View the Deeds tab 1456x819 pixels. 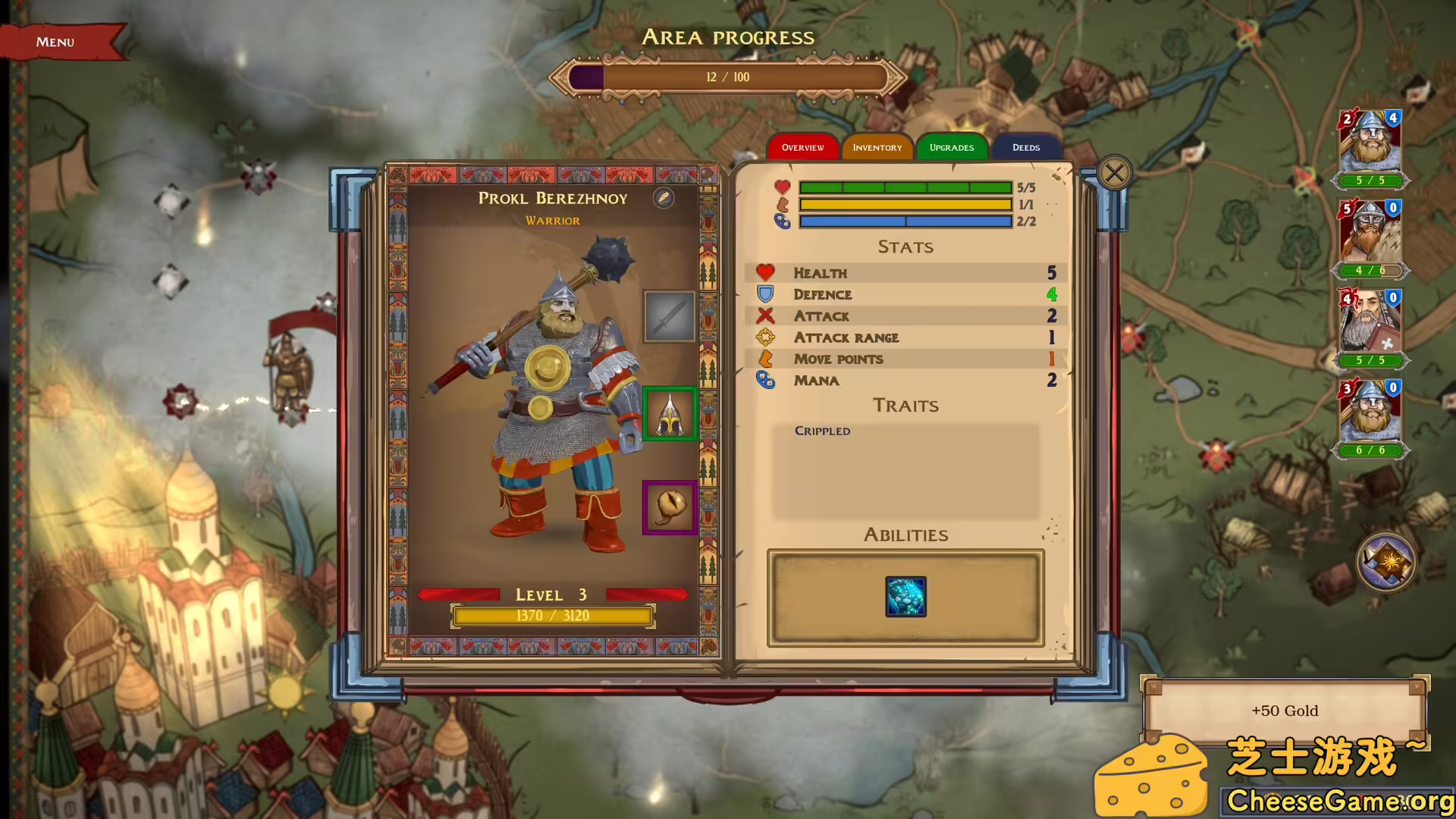(x=1025, y=147)
